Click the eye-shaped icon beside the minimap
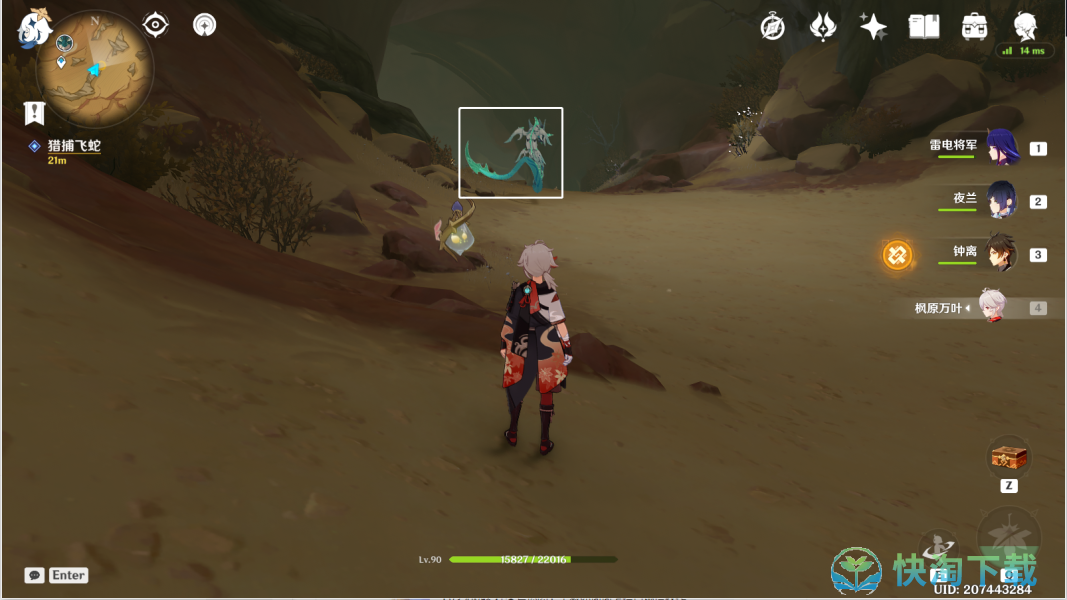Screen dimensions: 1067x600 [155, 25]
